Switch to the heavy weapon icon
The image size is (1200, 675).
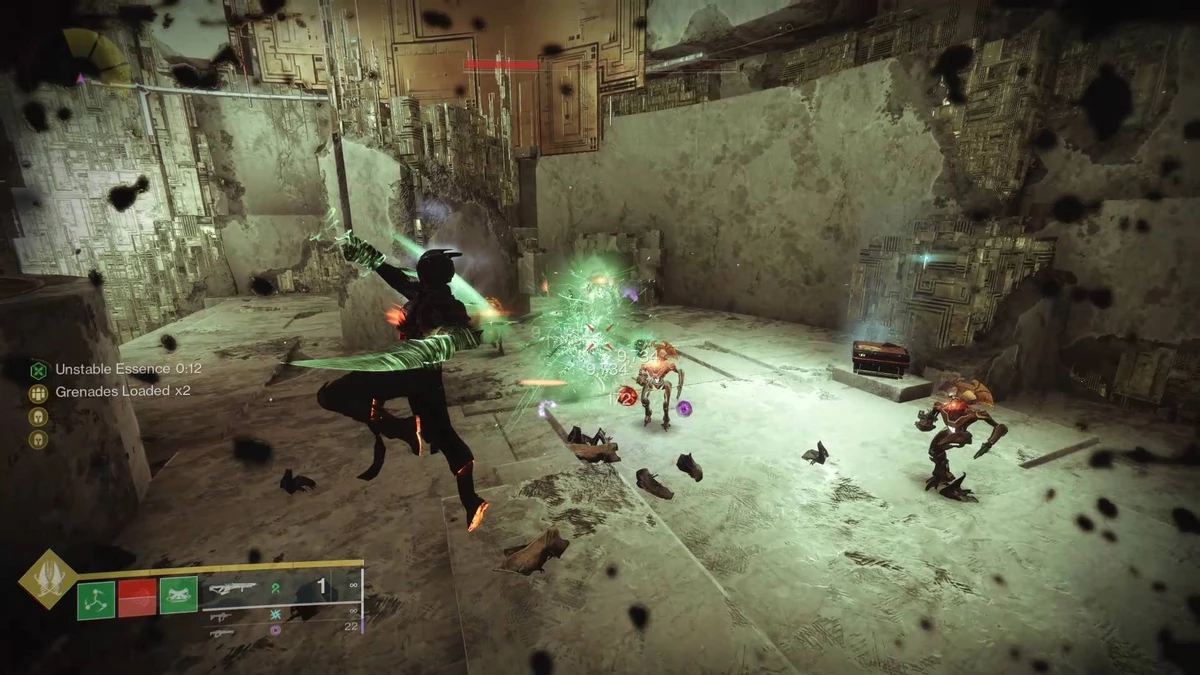point(222,632)
